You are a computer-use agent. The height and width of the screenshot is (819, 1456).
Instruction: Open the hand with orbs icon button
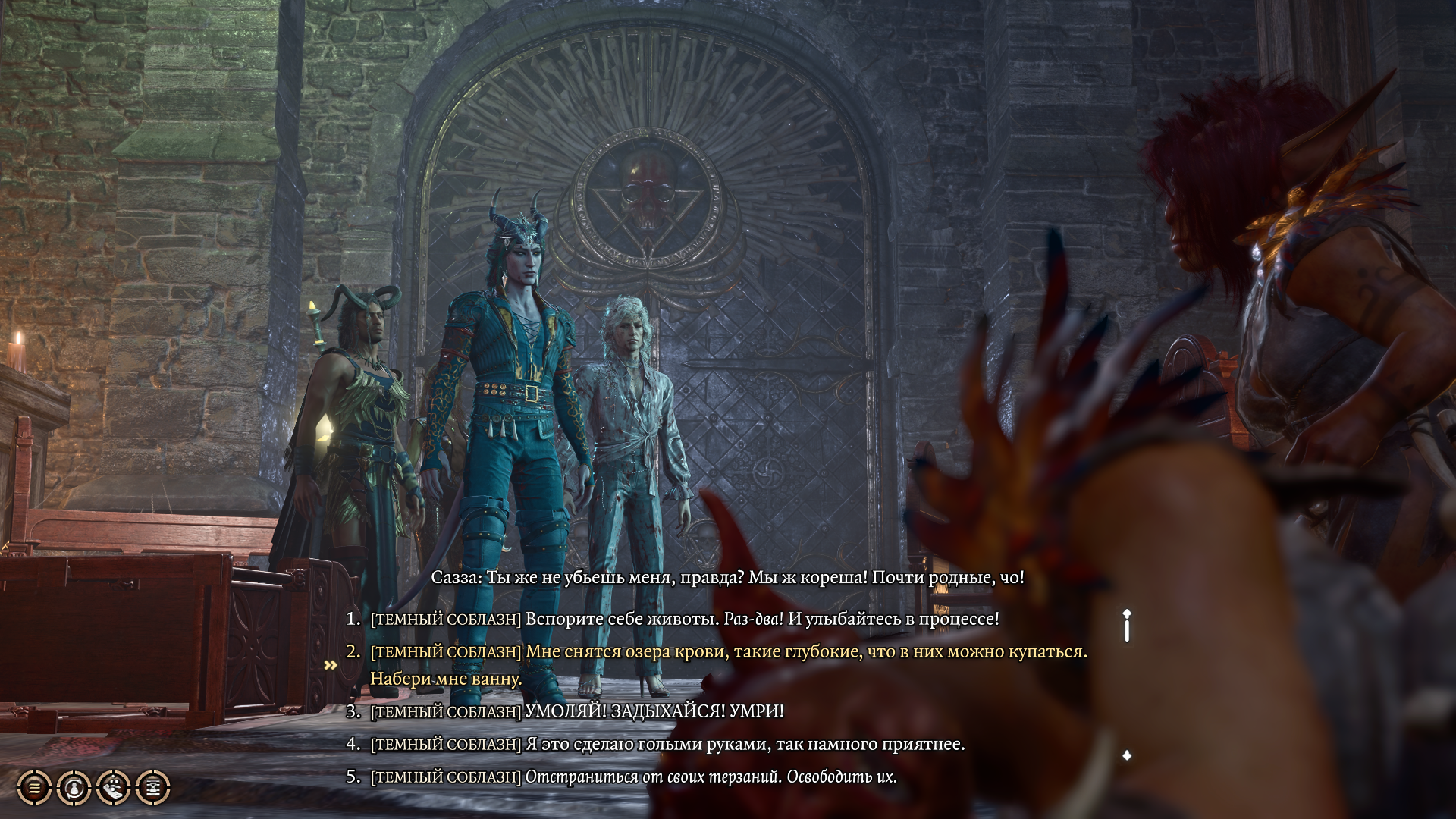click(114, 788)
